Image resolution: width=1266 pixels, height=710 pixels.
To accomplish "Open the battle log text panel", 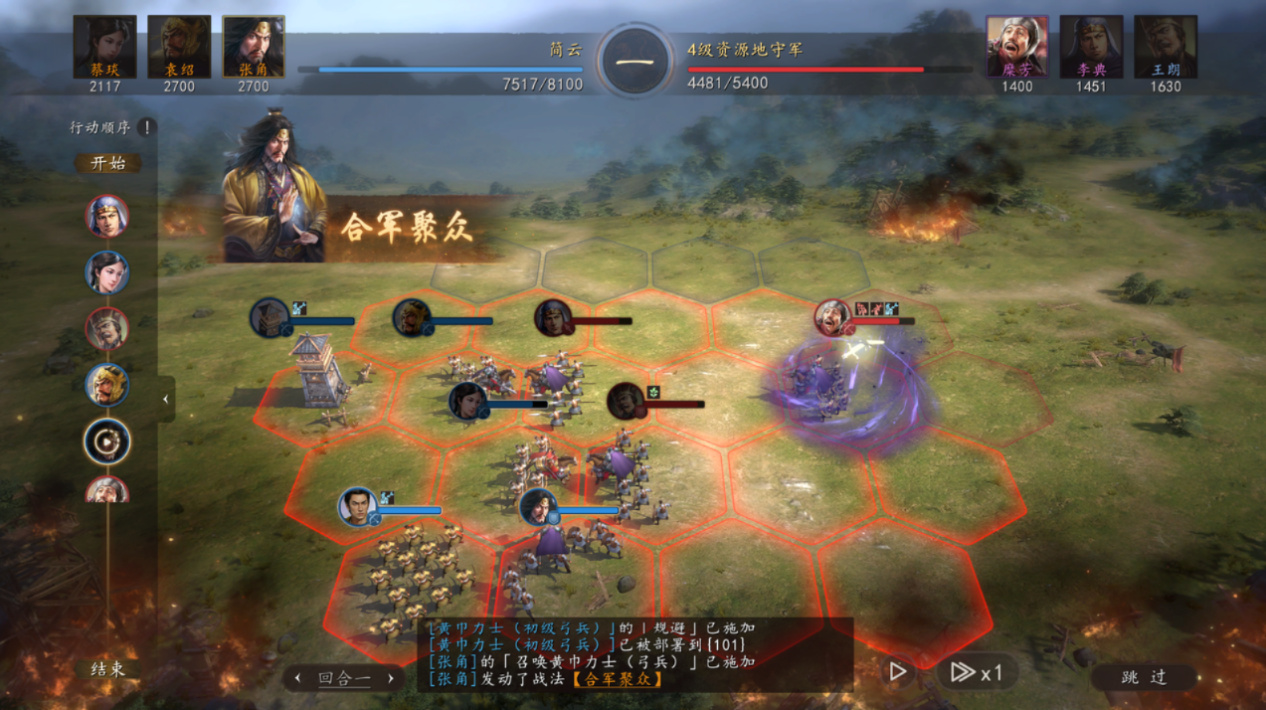I will (x=636, y=653).
